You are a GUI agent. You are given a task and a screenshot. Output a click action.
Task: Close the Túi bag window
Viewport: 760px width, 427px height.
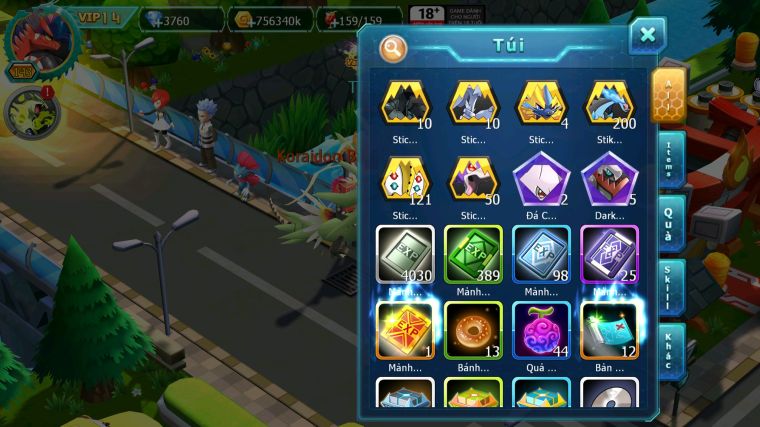coord(647,36)
